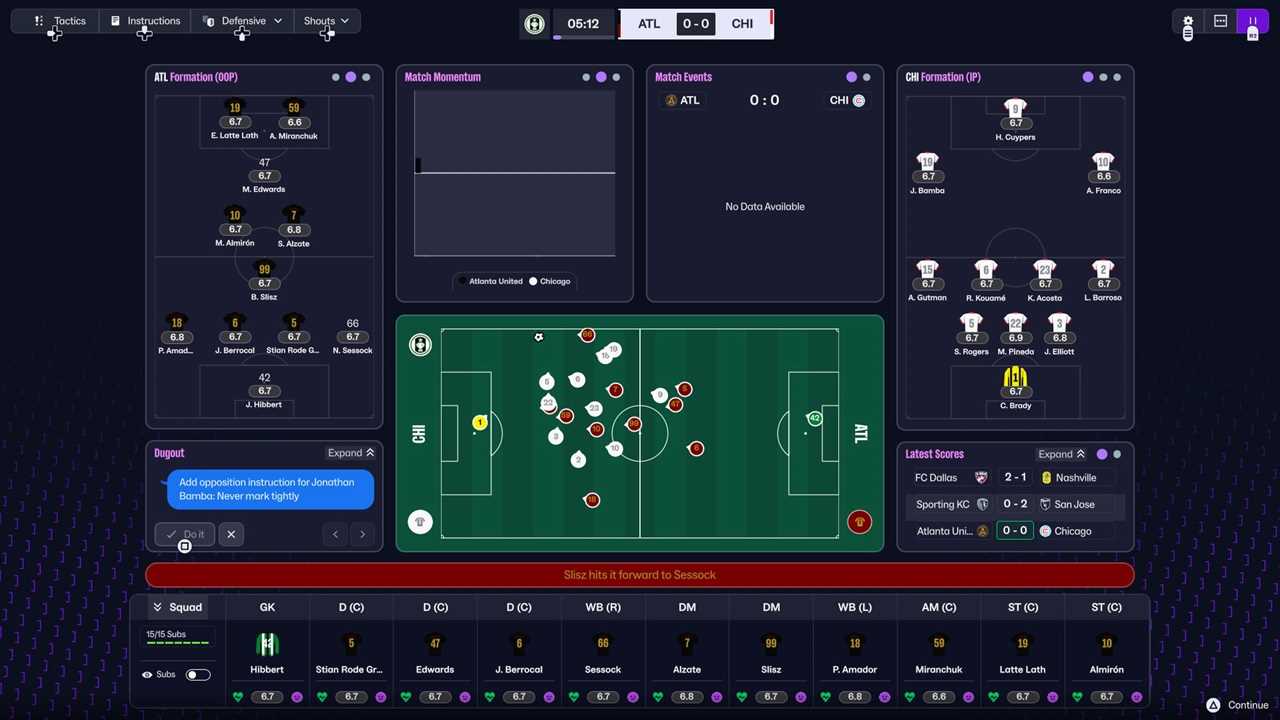
Task: Open the match settings gear icon
Action: tap(1188, 22)
